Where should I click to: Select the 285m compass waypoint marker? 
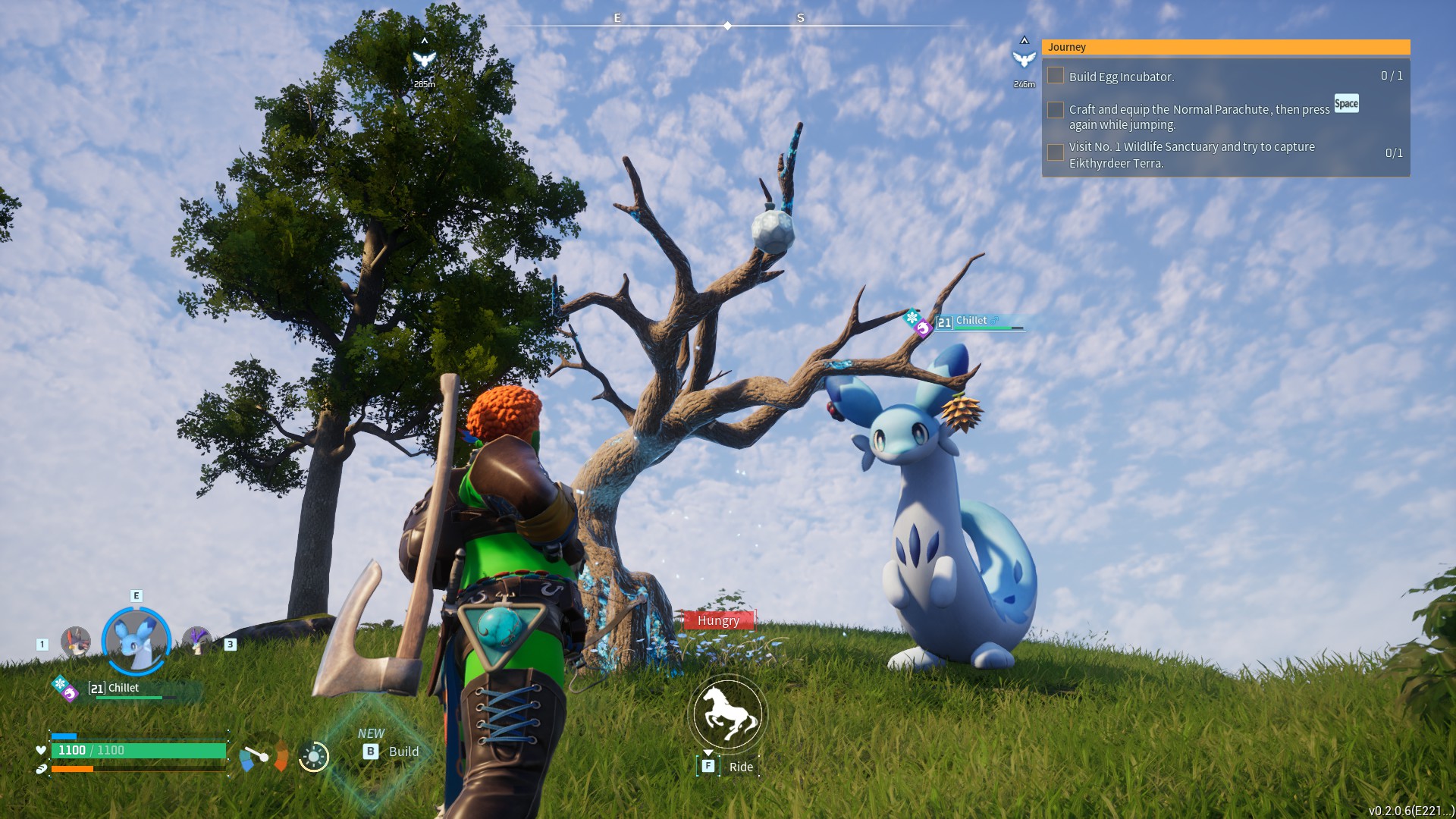[x=424, y=59]
